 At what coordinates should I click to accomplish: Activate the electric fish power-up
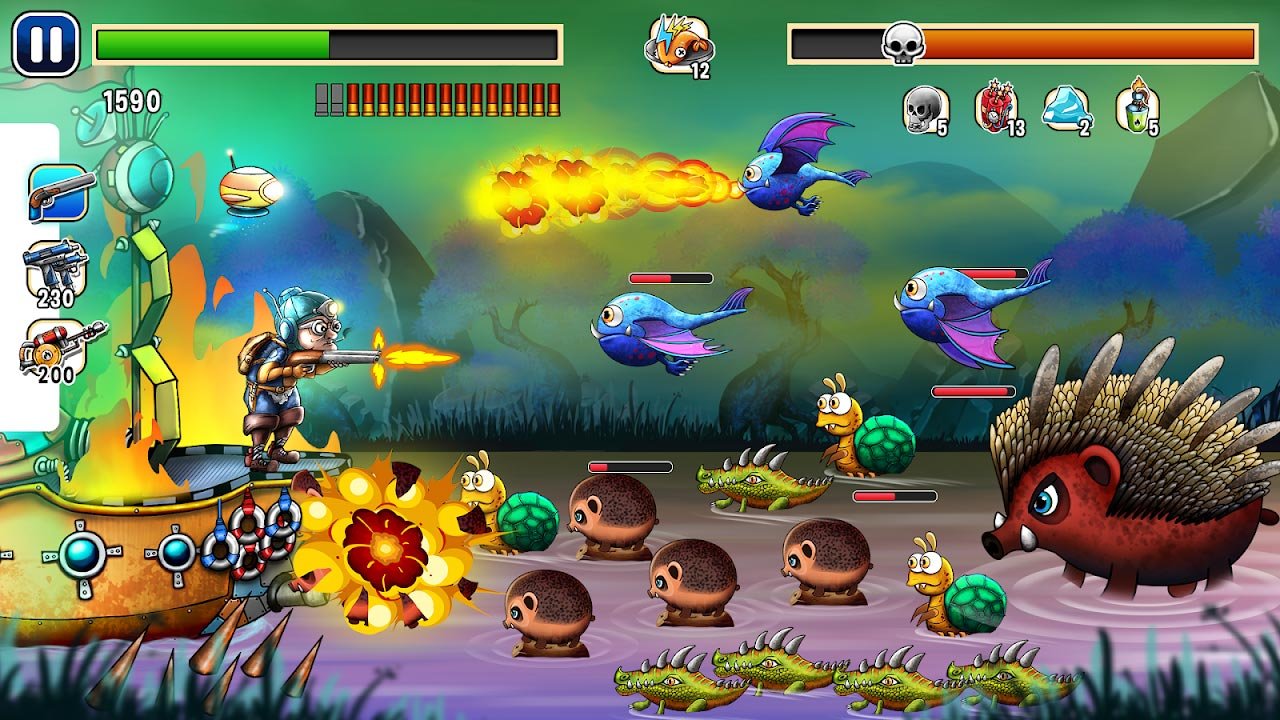coord(679,46)
